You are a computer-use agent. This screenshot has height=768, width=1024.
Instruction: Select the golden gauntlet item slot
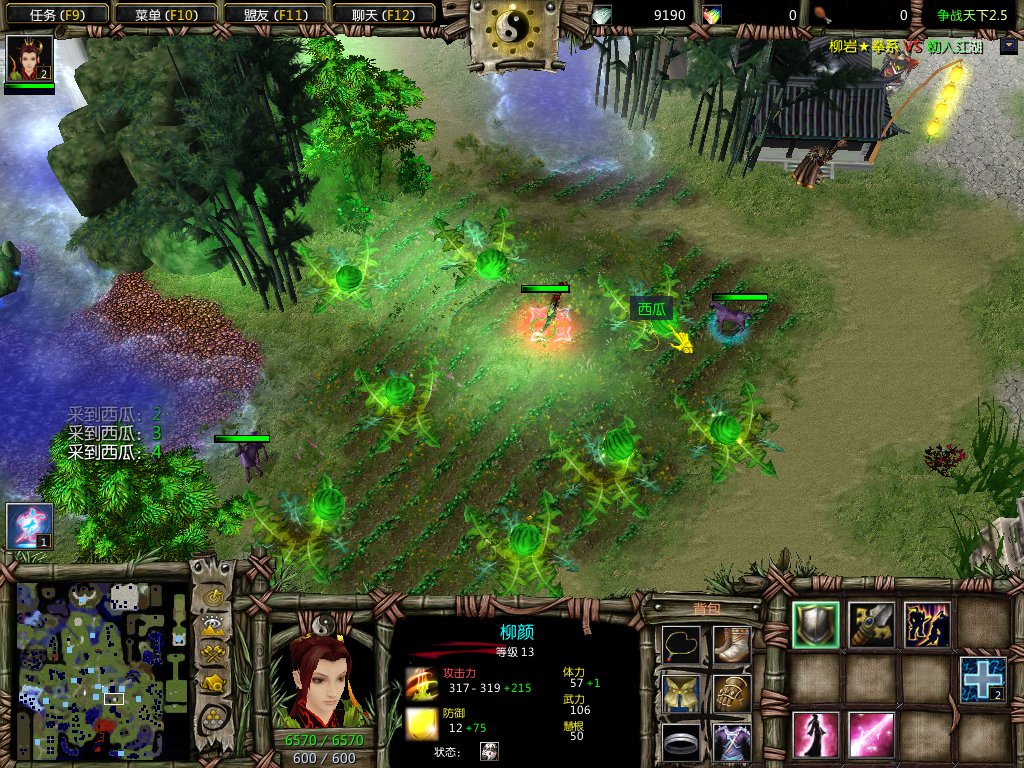click(732, 693)
